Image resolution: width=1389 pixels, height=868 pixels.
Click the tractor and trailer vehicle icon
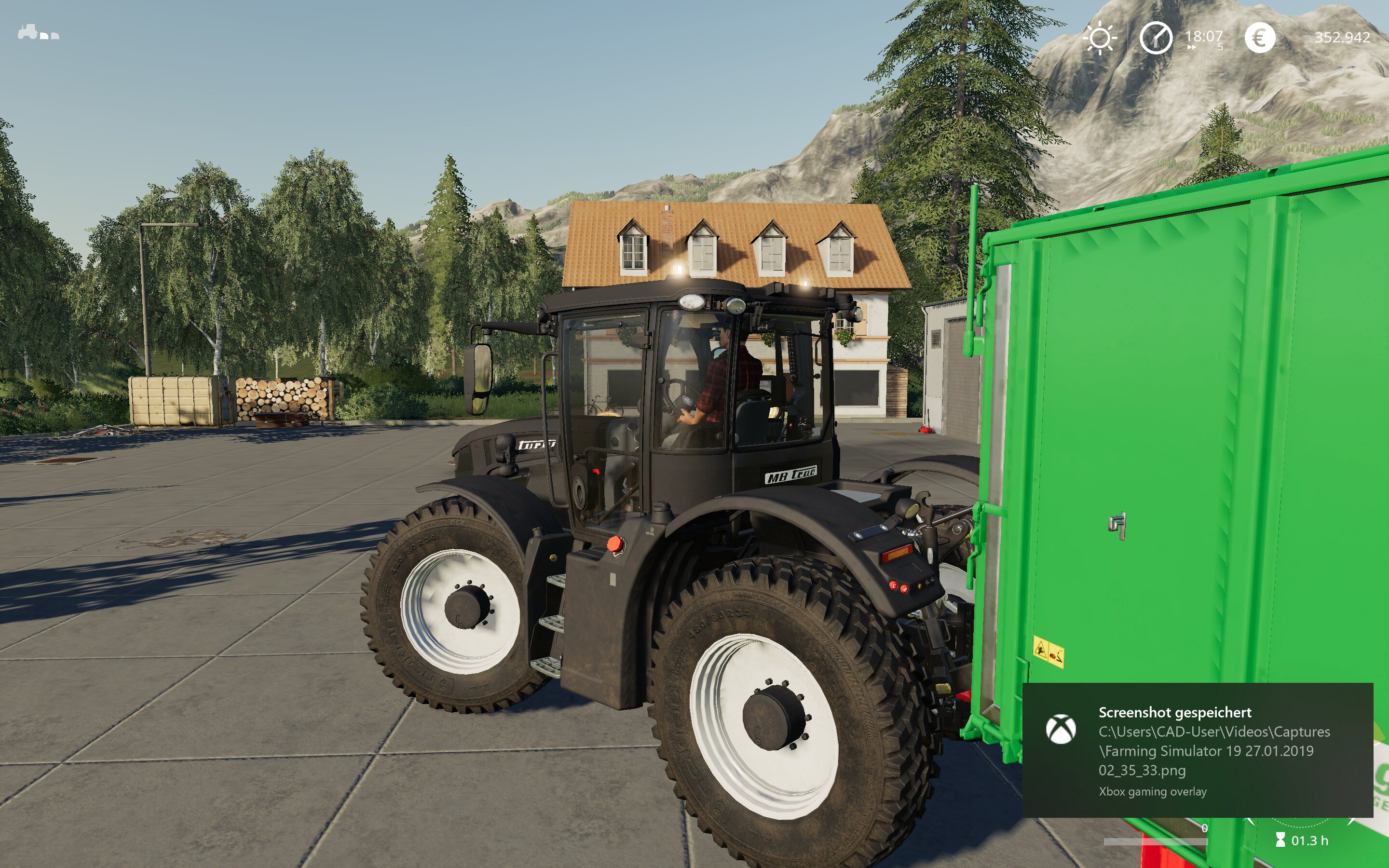coord(38,33)
